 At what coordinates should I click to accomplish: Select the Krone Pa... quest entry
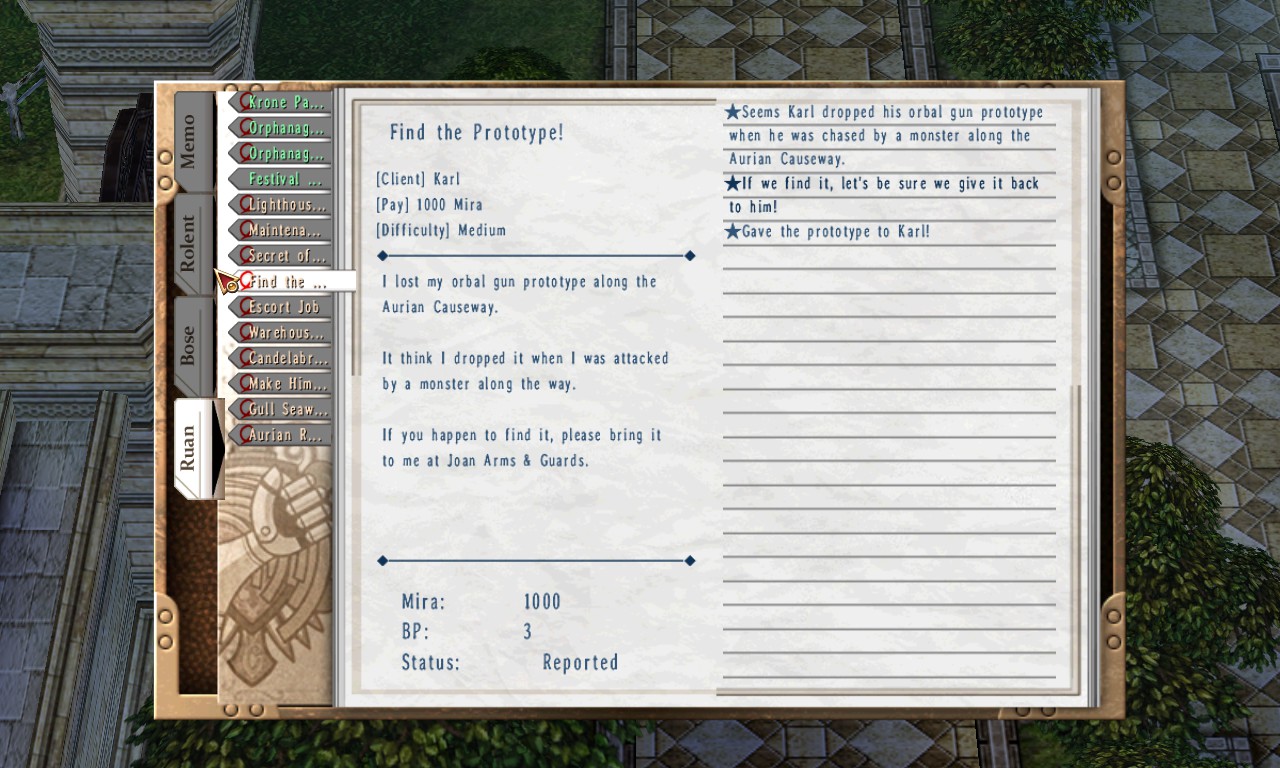point(284,102)
